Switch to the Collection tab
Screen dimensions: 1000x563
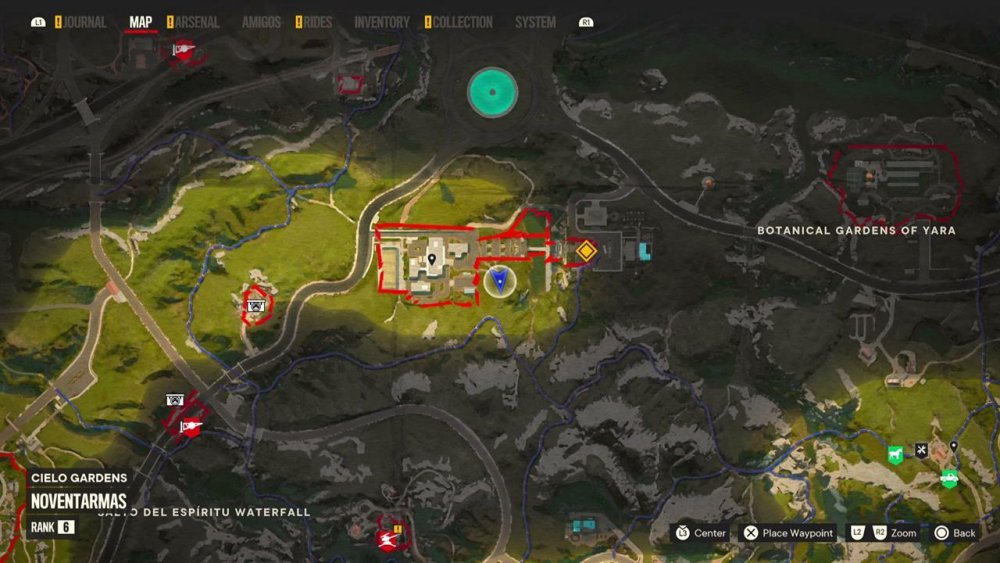[462, 22]
